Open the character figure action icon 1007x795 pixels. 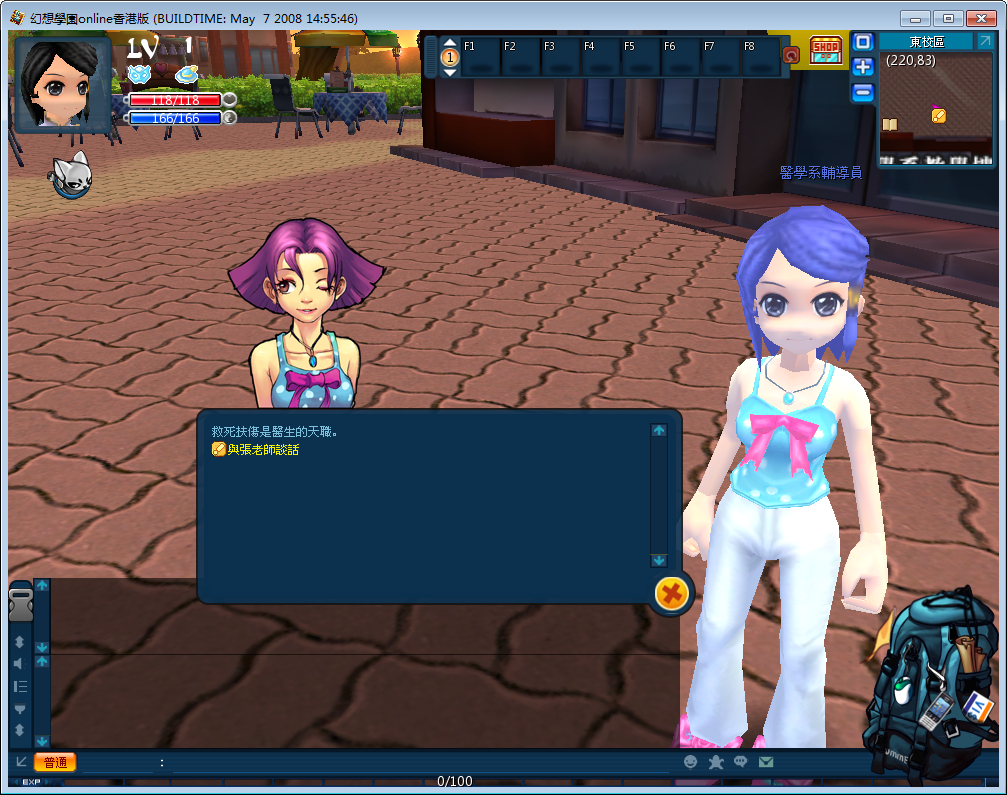click(x=716, y=762)
